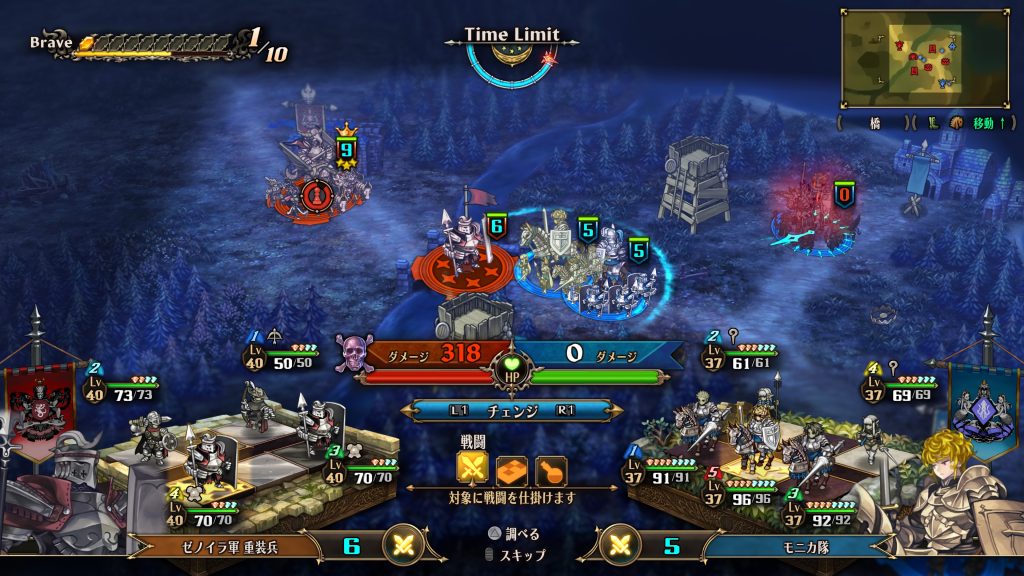Viewport: 1024px width, 576px height.
Task: Choose the orange formation board command
Action: click(512, 469)
